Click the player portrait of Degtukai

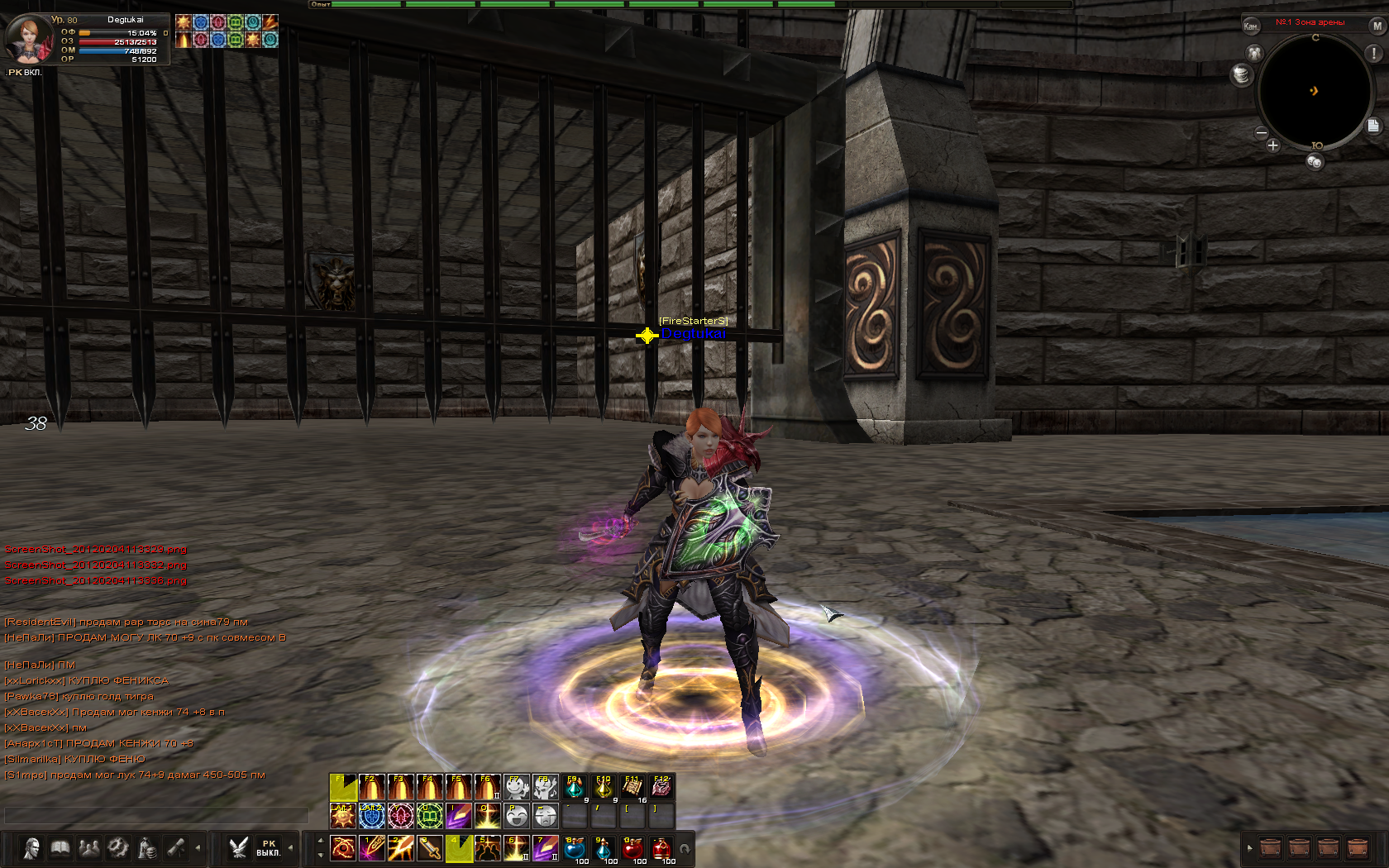[28, 38]
